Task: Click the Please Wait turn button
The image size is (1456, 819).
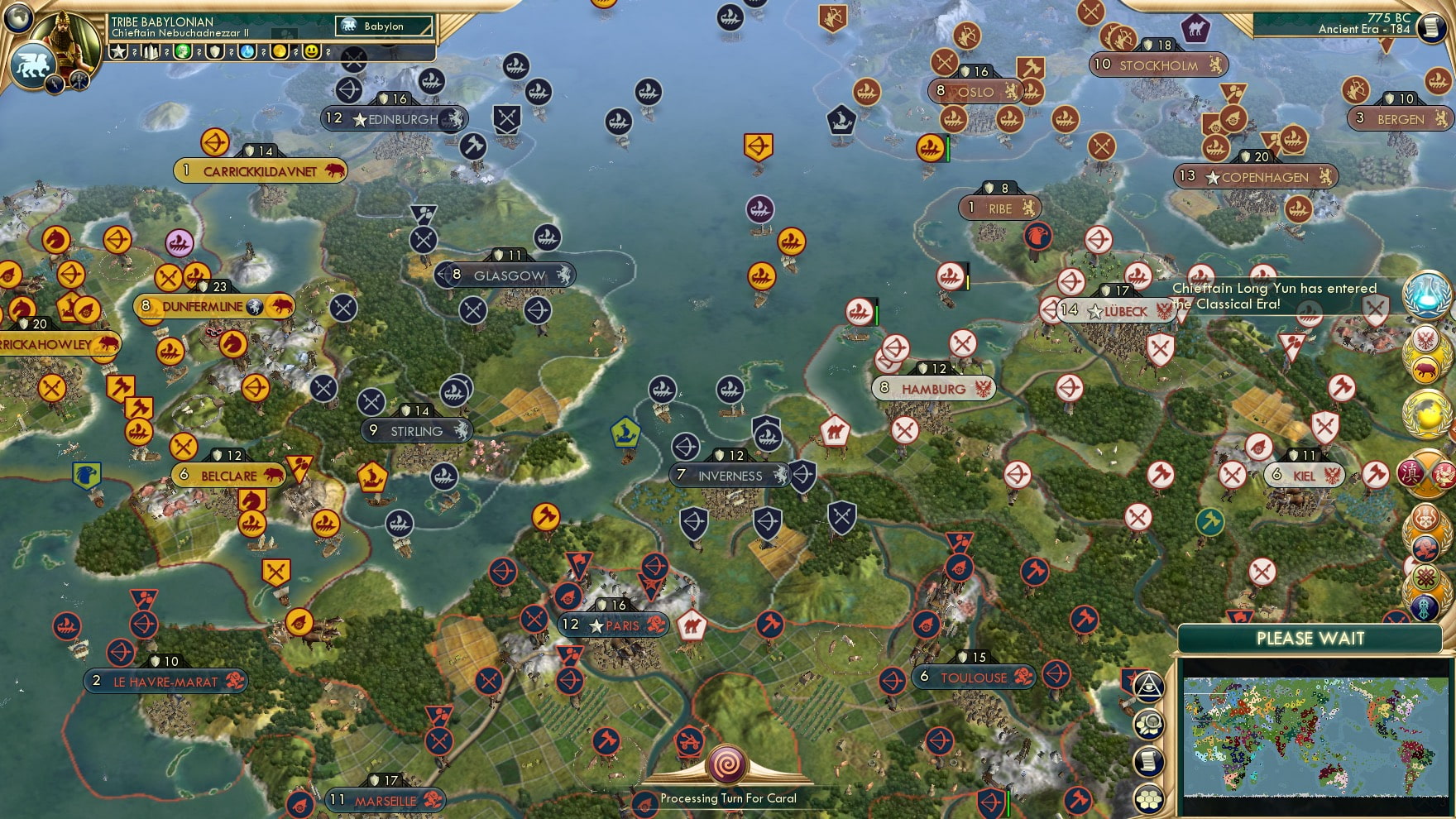Action: (x=1310, y=639)
